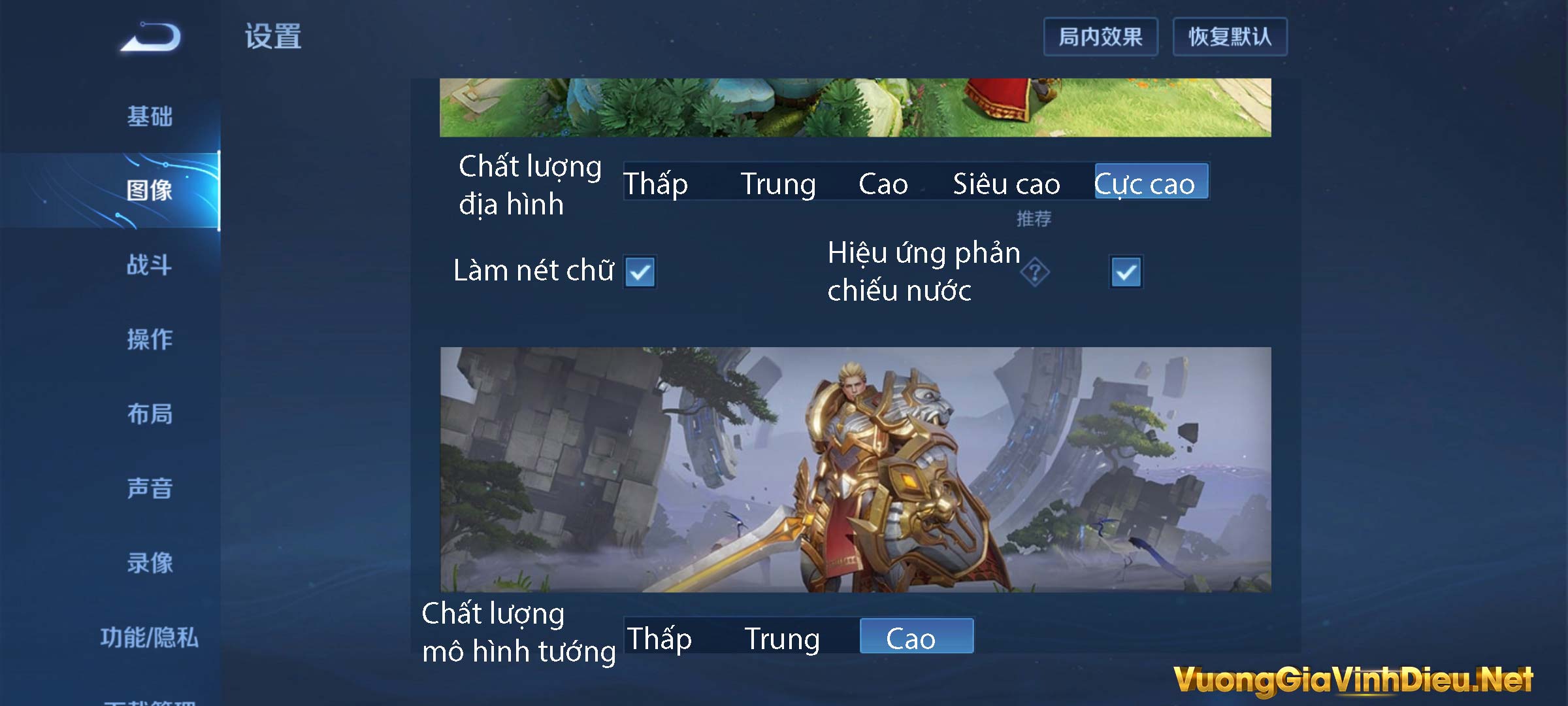The width and height of the screenshot is (1568, 706).
Task: Open the 功能/隐私 (Function/Privacy) section
Action: [x=149, y=636]
